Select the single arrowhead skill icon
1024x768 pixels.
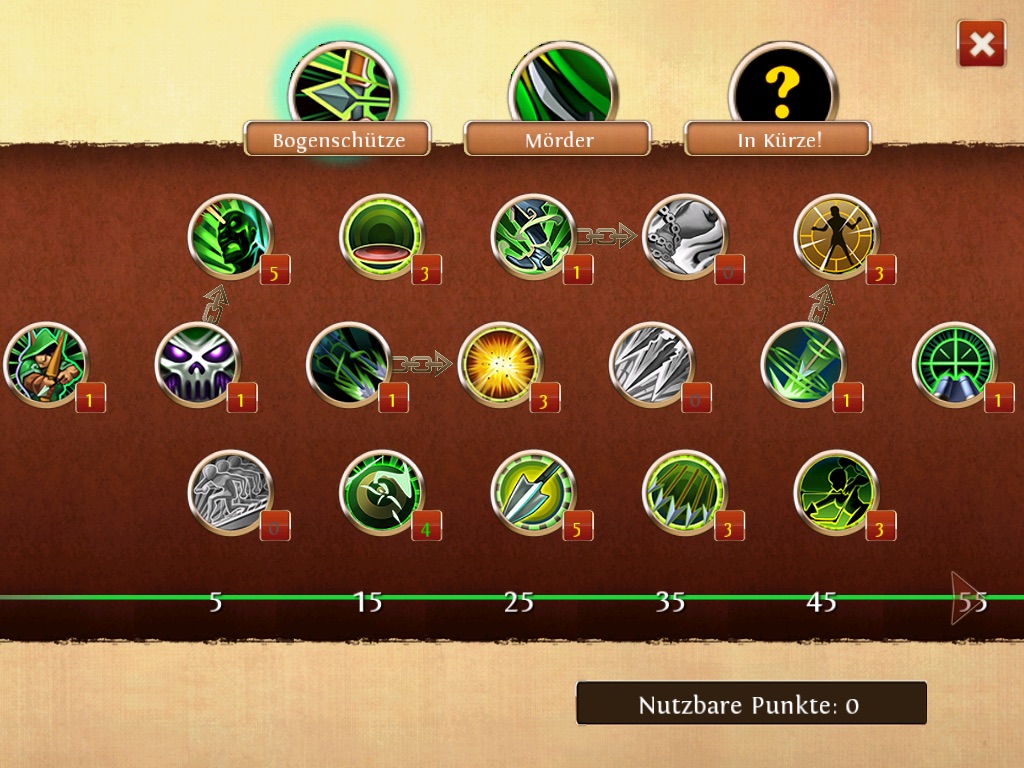tap(533, 492)
